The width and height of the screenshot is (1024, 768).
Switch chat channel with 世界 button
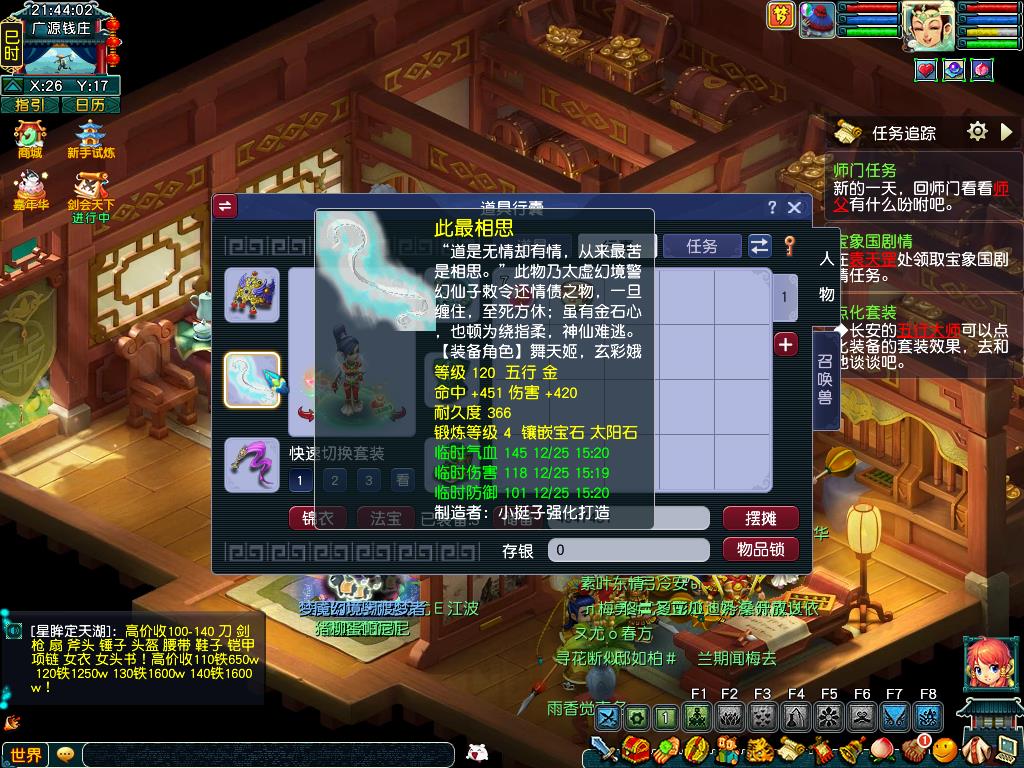(26, 755)
